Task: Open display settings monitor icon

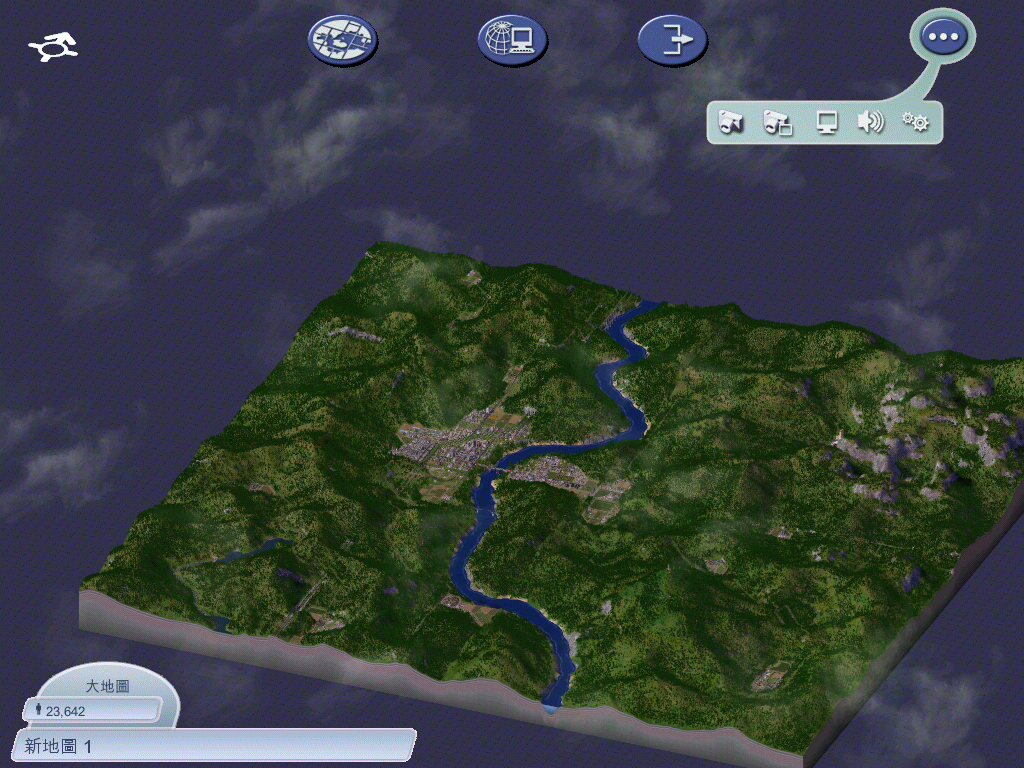Action: [826, 123]
